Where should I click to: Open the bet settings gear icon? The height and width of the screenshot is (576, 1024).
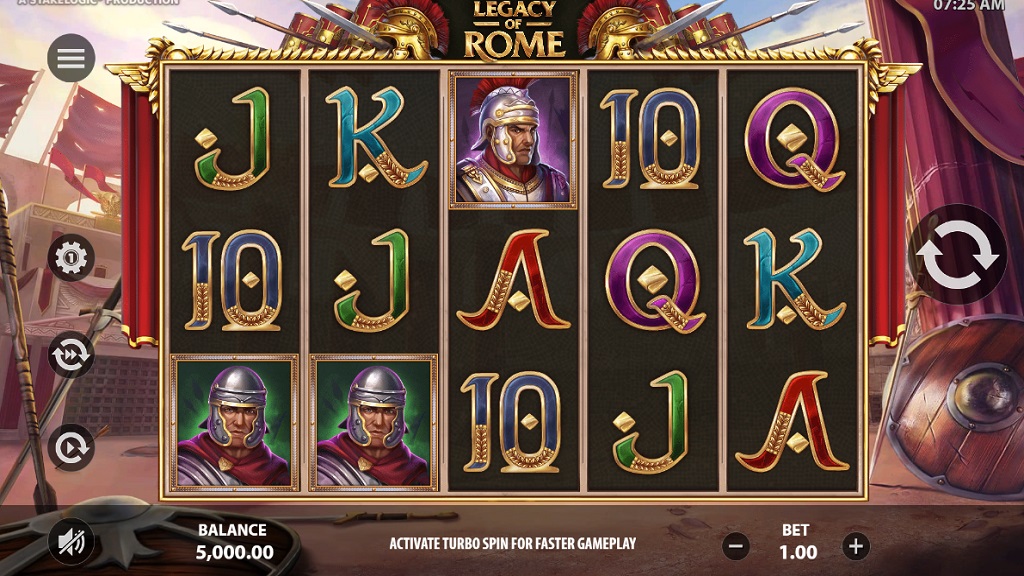(71, 258)
